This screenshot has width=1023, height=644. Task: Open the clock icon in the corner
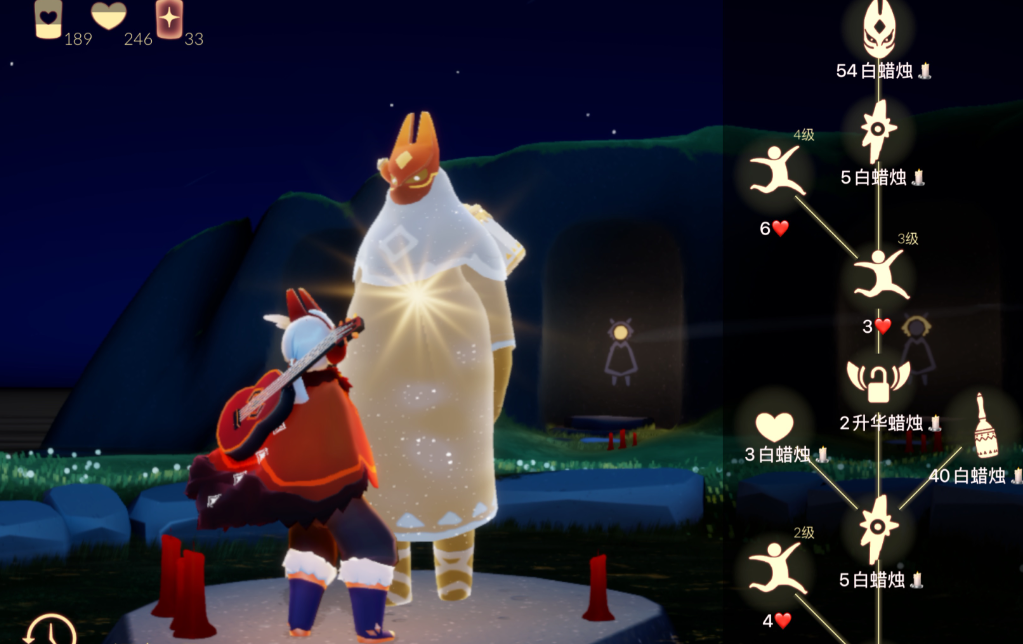[51, 630]
